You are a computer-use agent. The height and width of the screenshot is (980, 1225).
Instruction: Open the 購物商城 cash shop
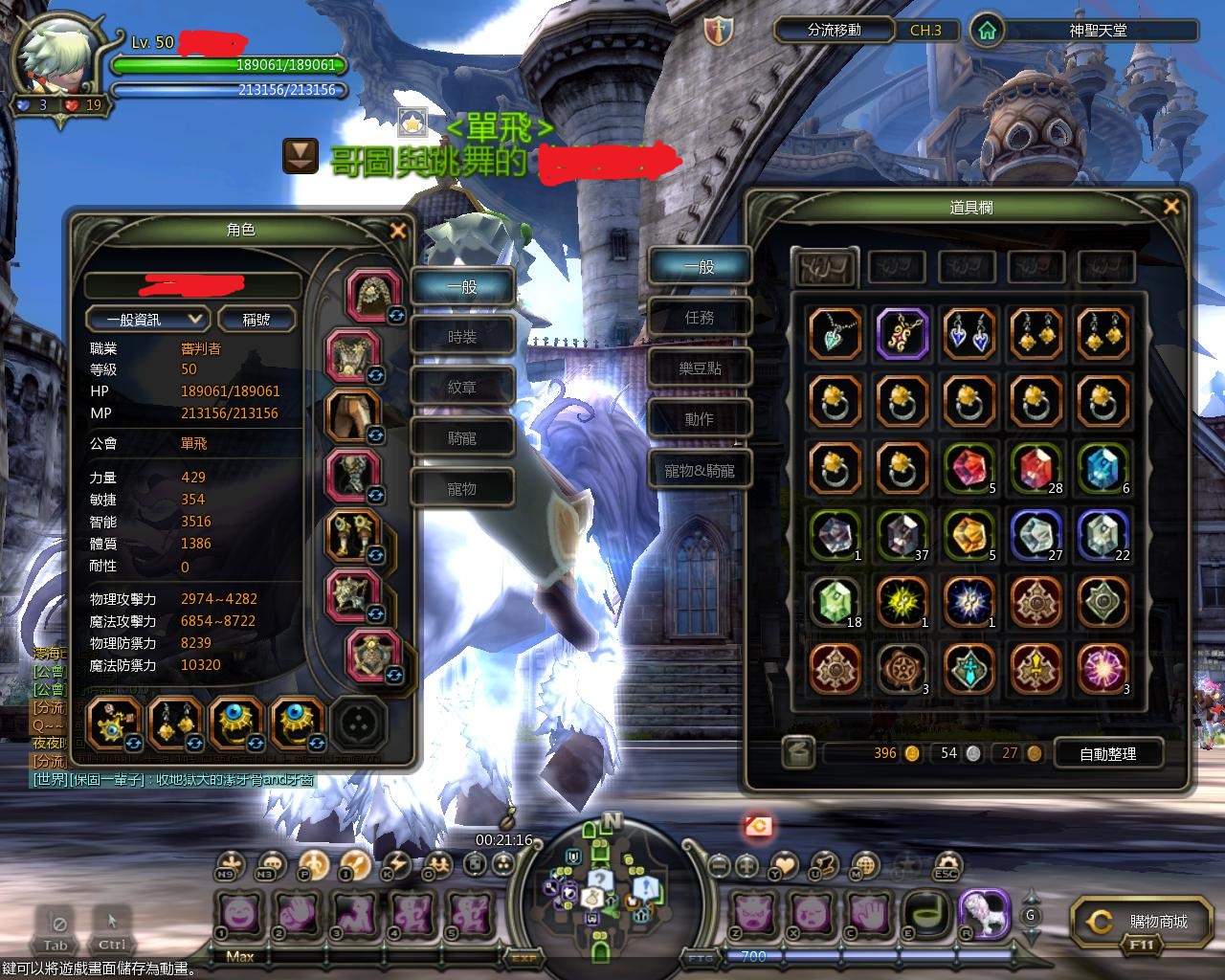(1146, 922)
